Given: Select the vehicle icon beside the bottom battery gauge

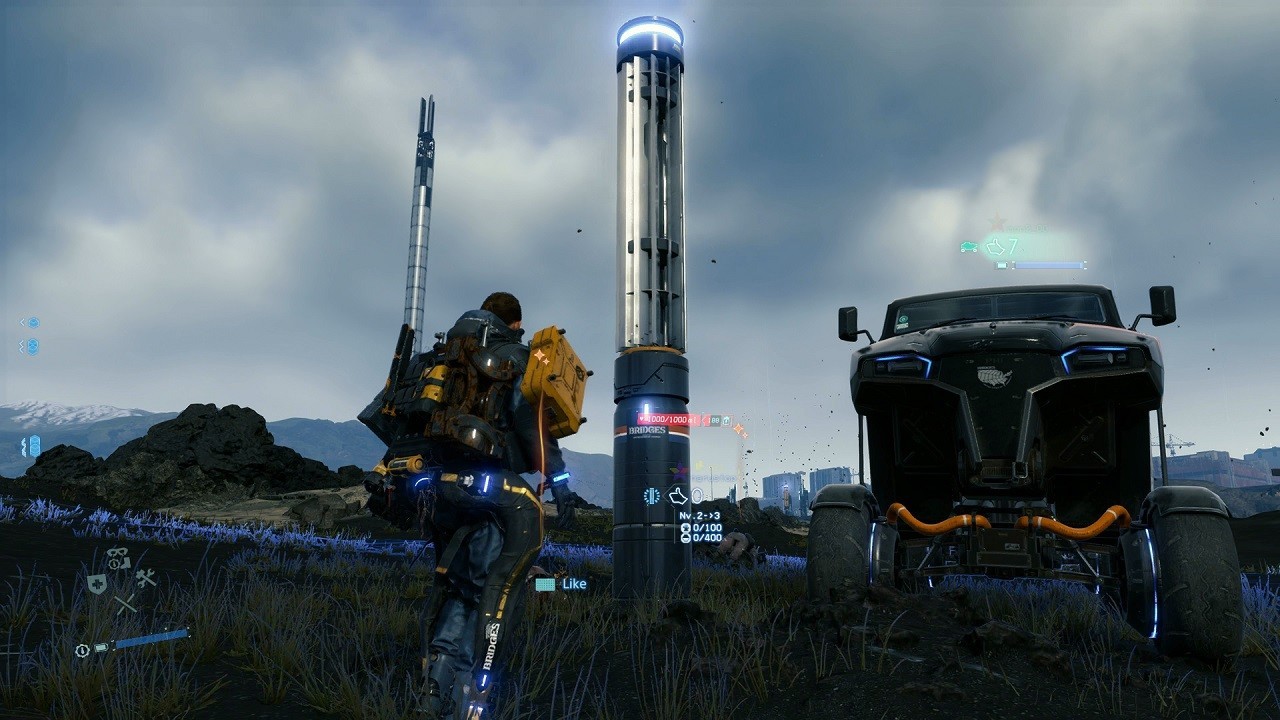Looking at the screenshot, I should [x=101, y=647].
